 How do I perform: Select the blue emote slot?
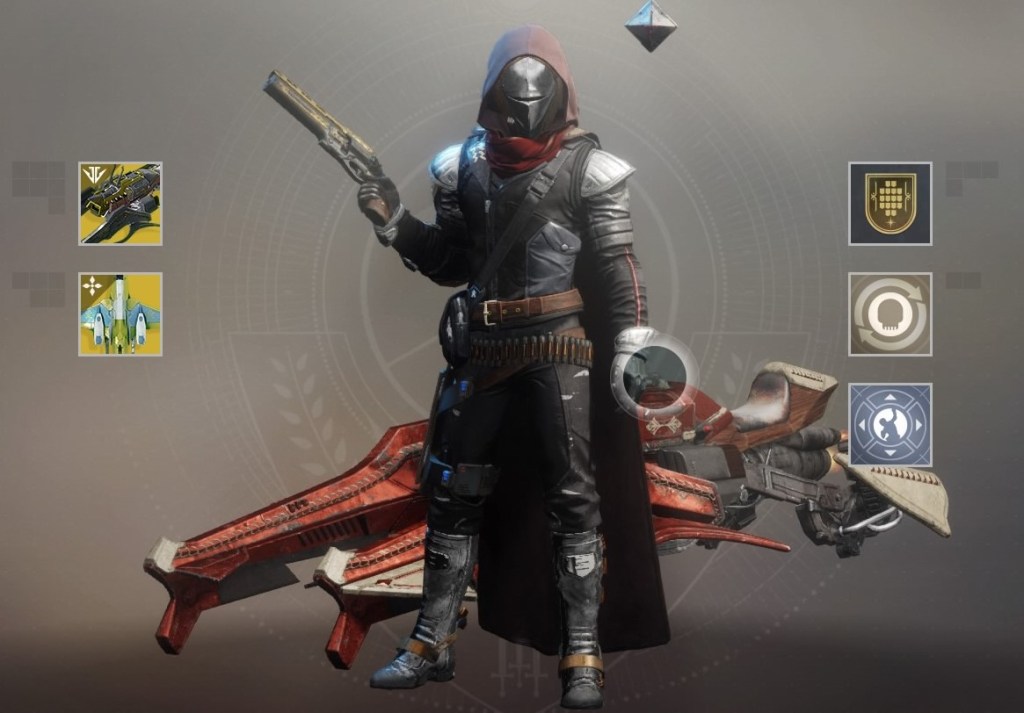click(890, 424)
